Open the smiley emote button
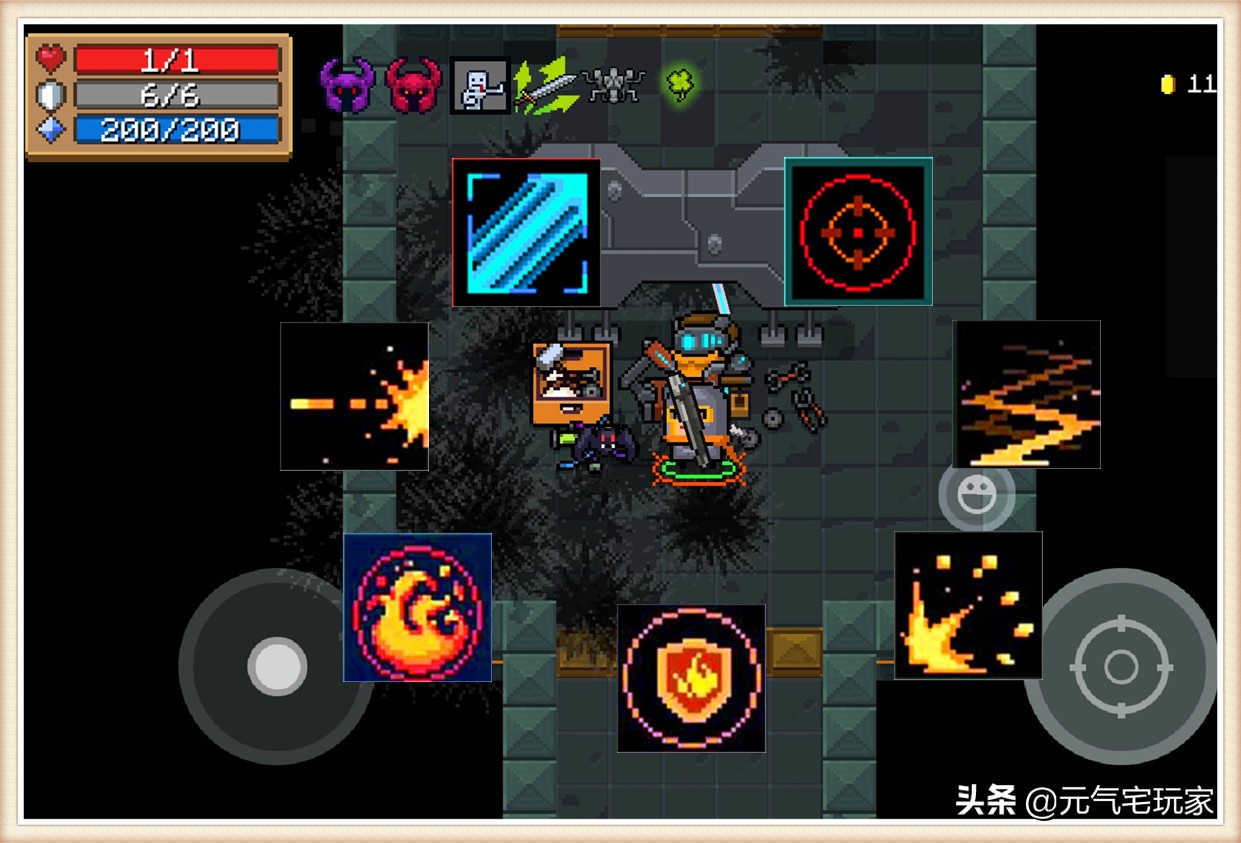Screen dimensions: 1241x843 click(976, 494)
